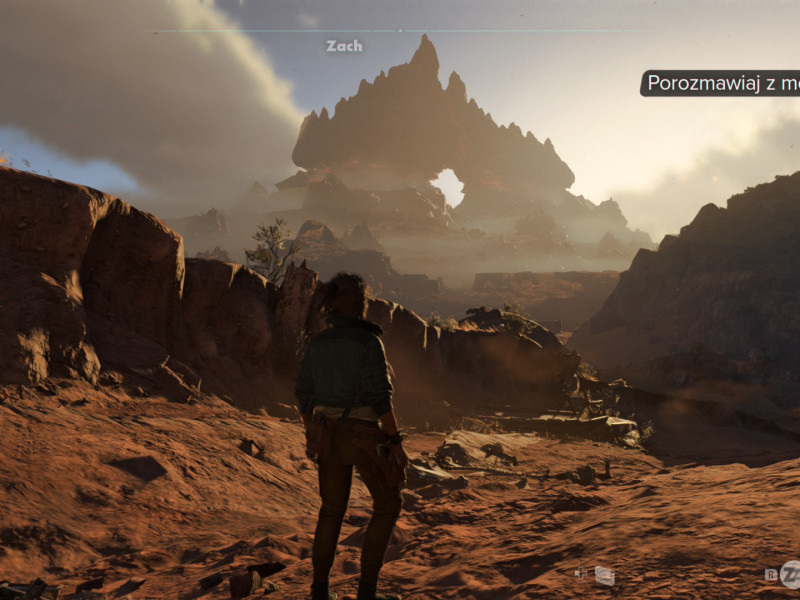Activate the quick item icon beside the D-pad
Screen dimensions: 800x600
(604, 575)
